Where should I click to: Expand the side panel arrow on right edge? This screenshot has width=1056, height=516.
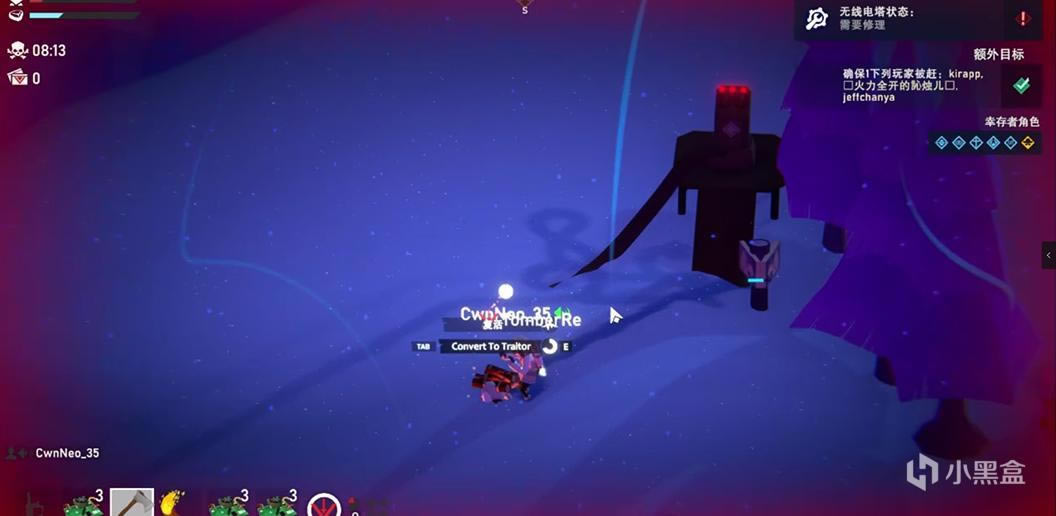tap(1049, 255)
